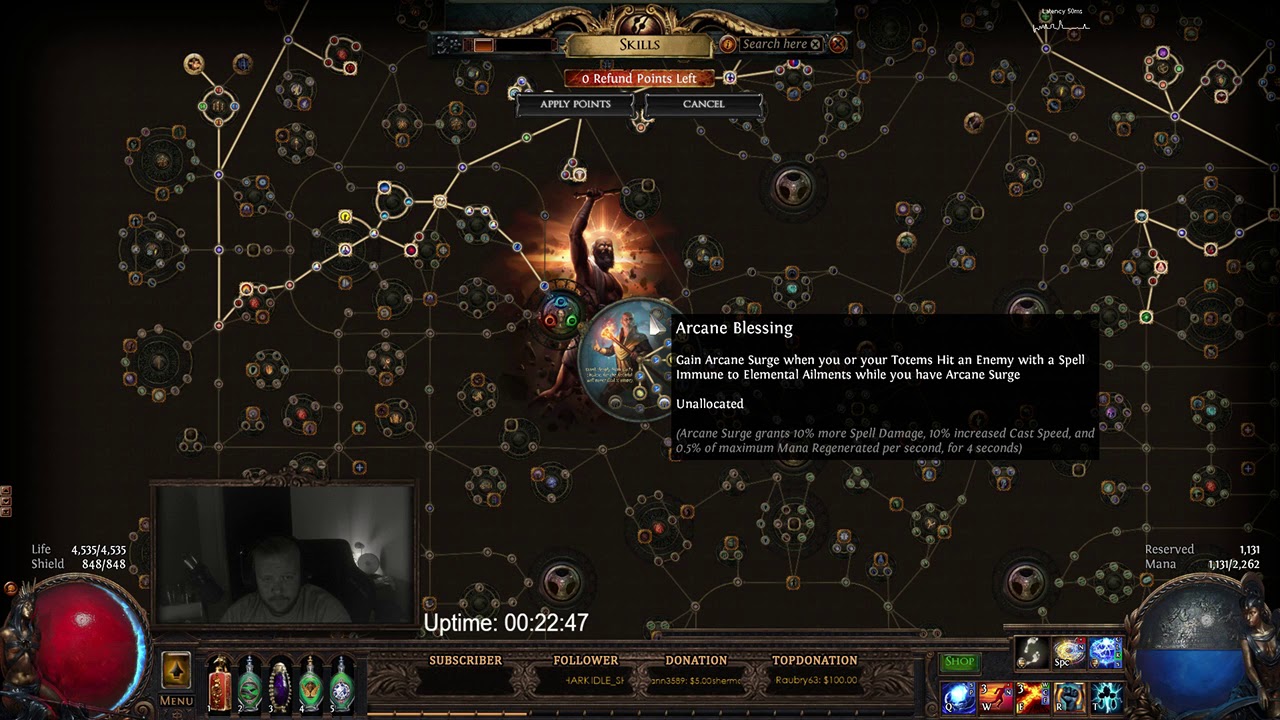This screenshot has height=720, width=1280.
Task: Clear the search box with its X
Action: pyautogui.click(x=815, y=44)
